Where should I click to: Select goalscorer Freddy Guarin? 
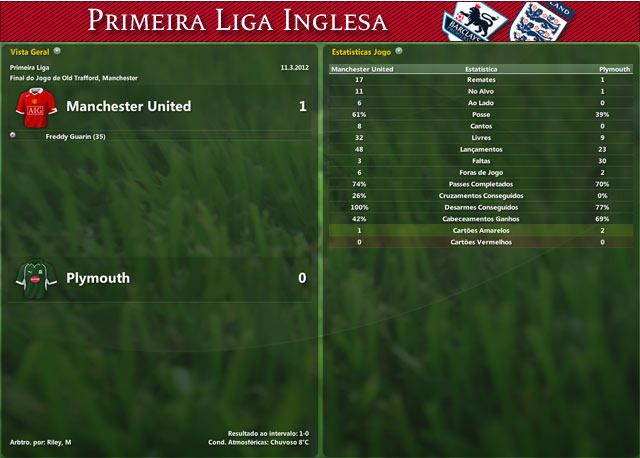(x=76, y=136)
